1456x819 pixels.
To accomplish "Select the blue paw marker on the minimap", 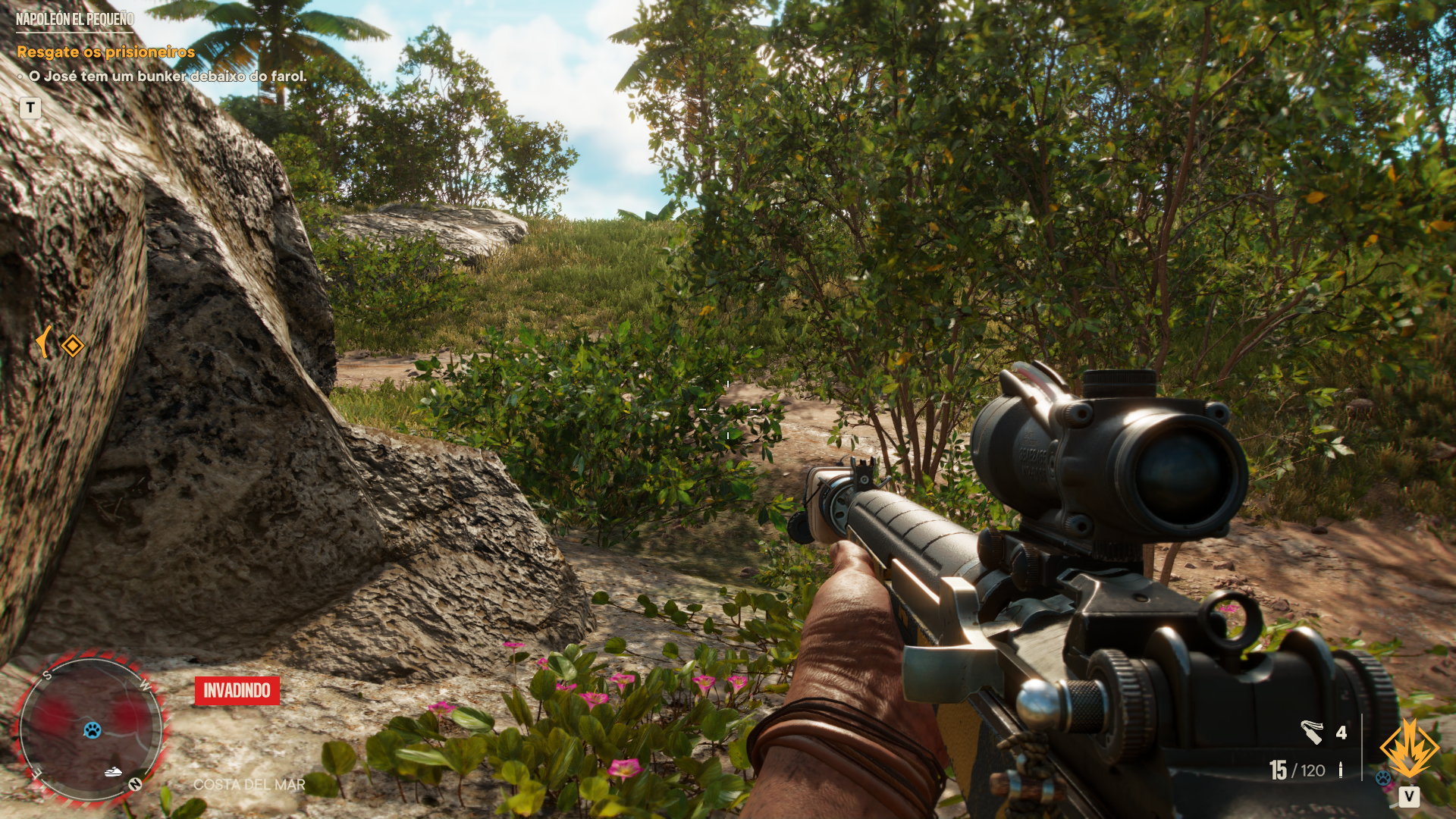I will tap(93, 730).
